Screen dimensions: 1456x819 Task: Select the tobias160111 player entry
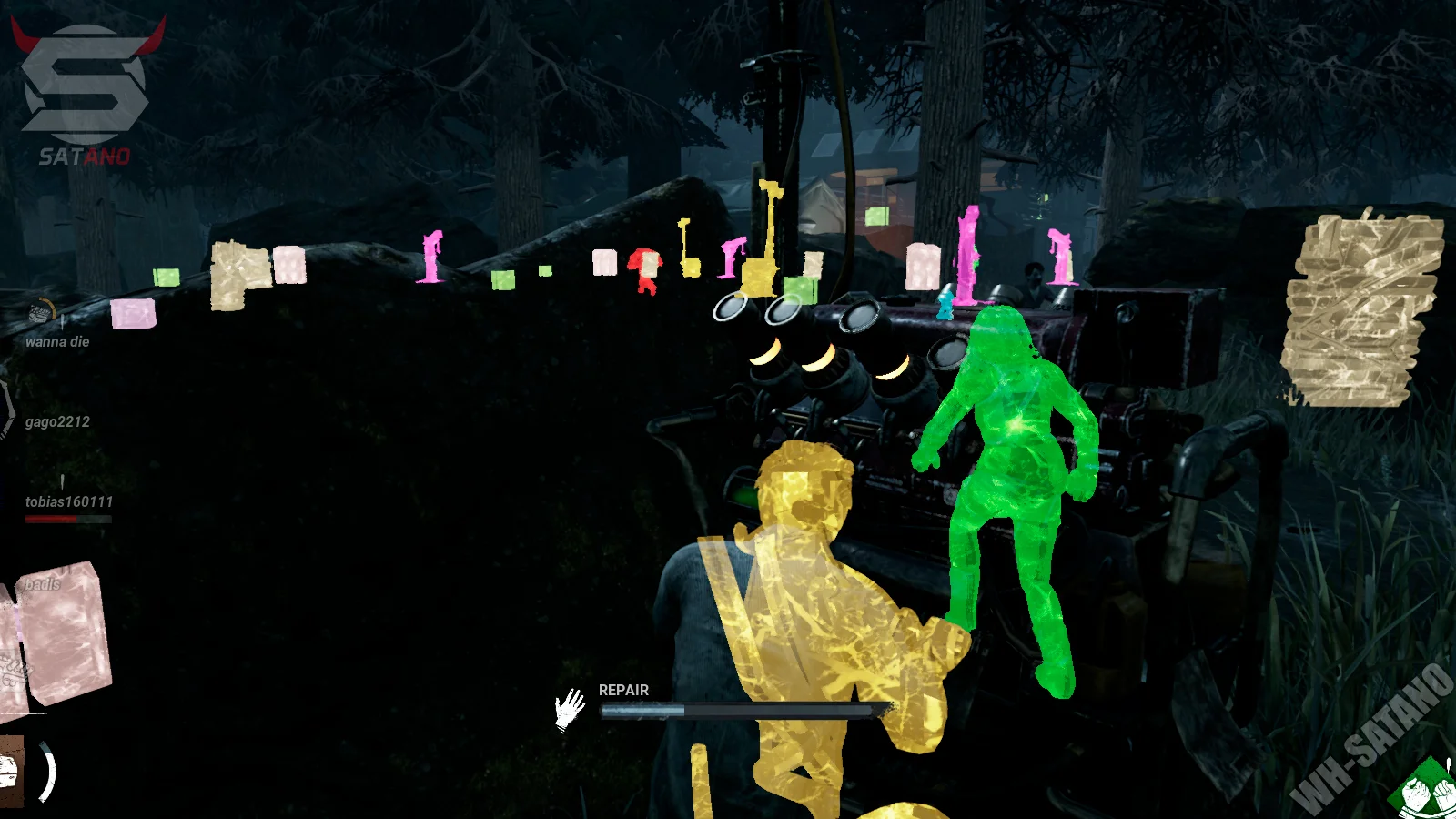69,502
